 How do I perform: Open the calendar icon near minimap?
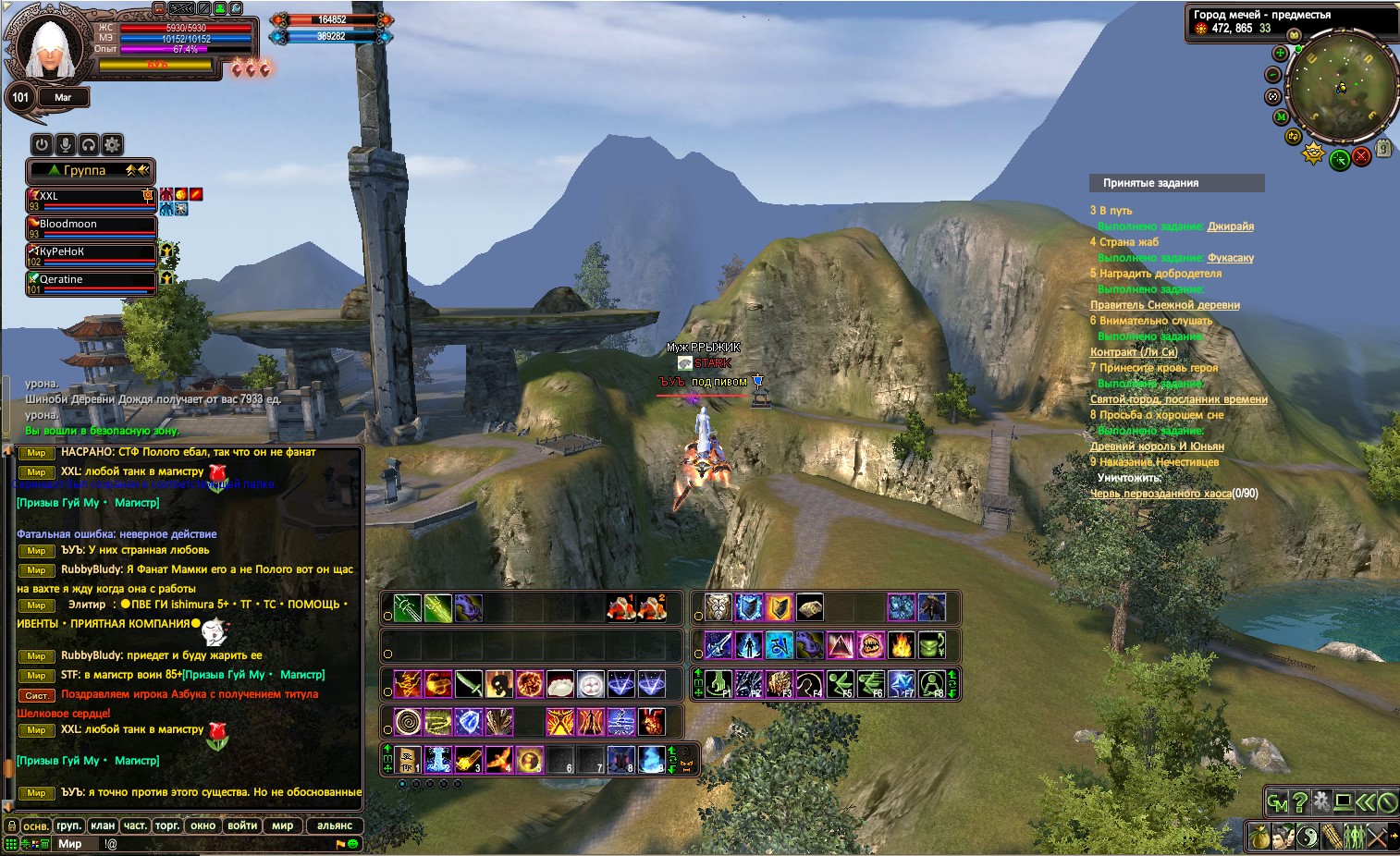1383,148
